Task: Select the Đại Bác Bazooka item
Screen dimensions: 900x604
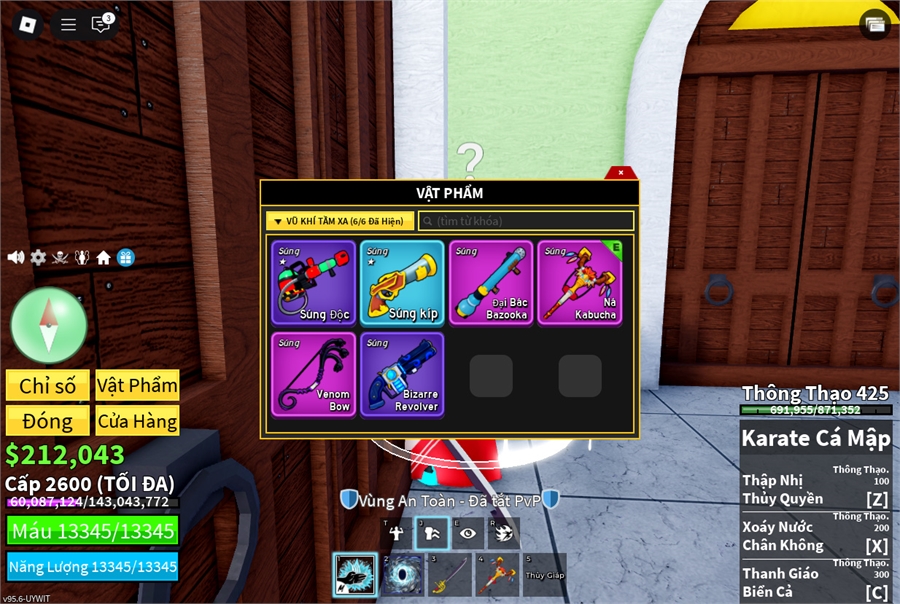Action: [491, 283]
